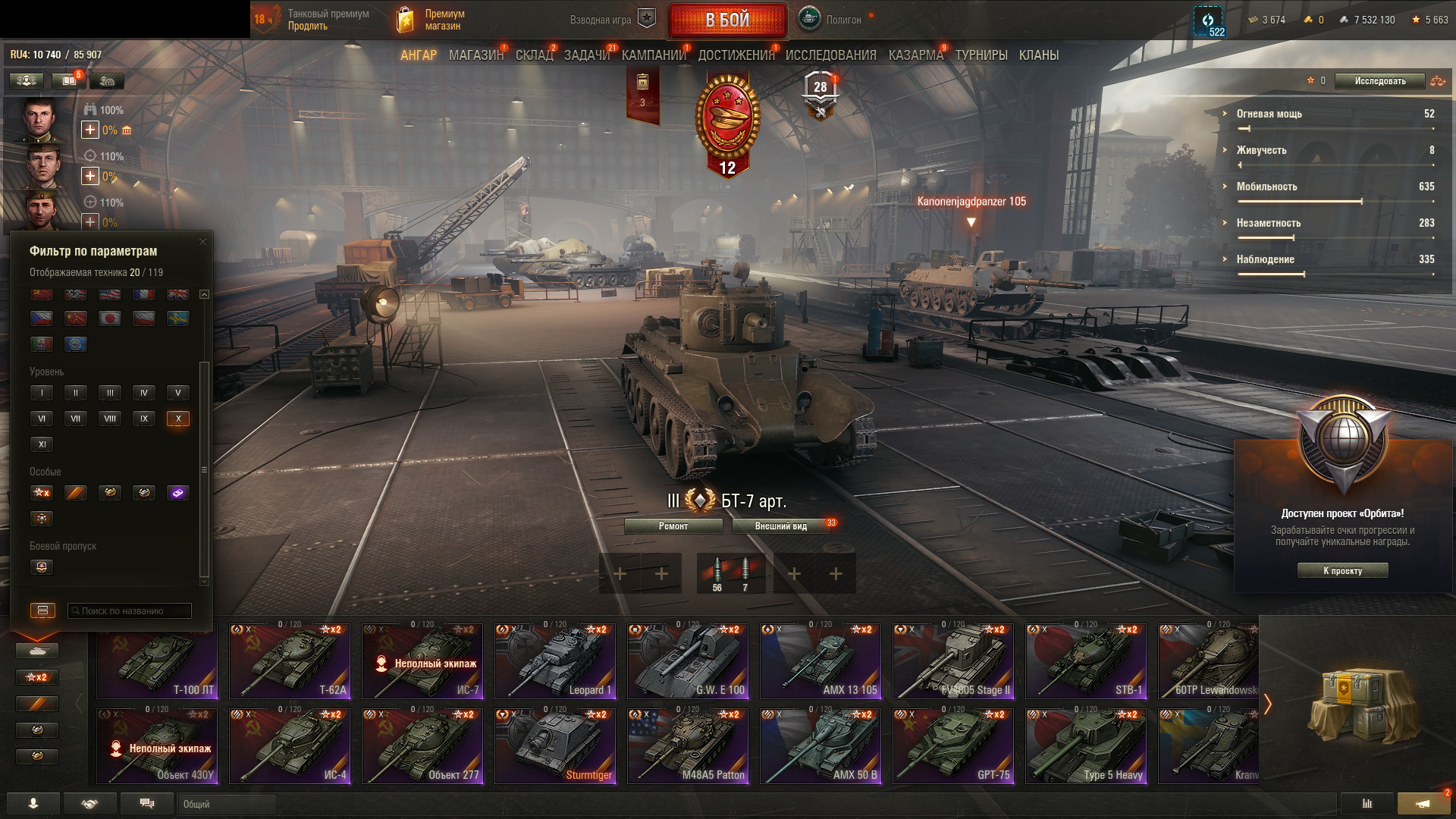1456x819 pixels.
Task: Click the Ремонт button
Action: pos(673,526)
